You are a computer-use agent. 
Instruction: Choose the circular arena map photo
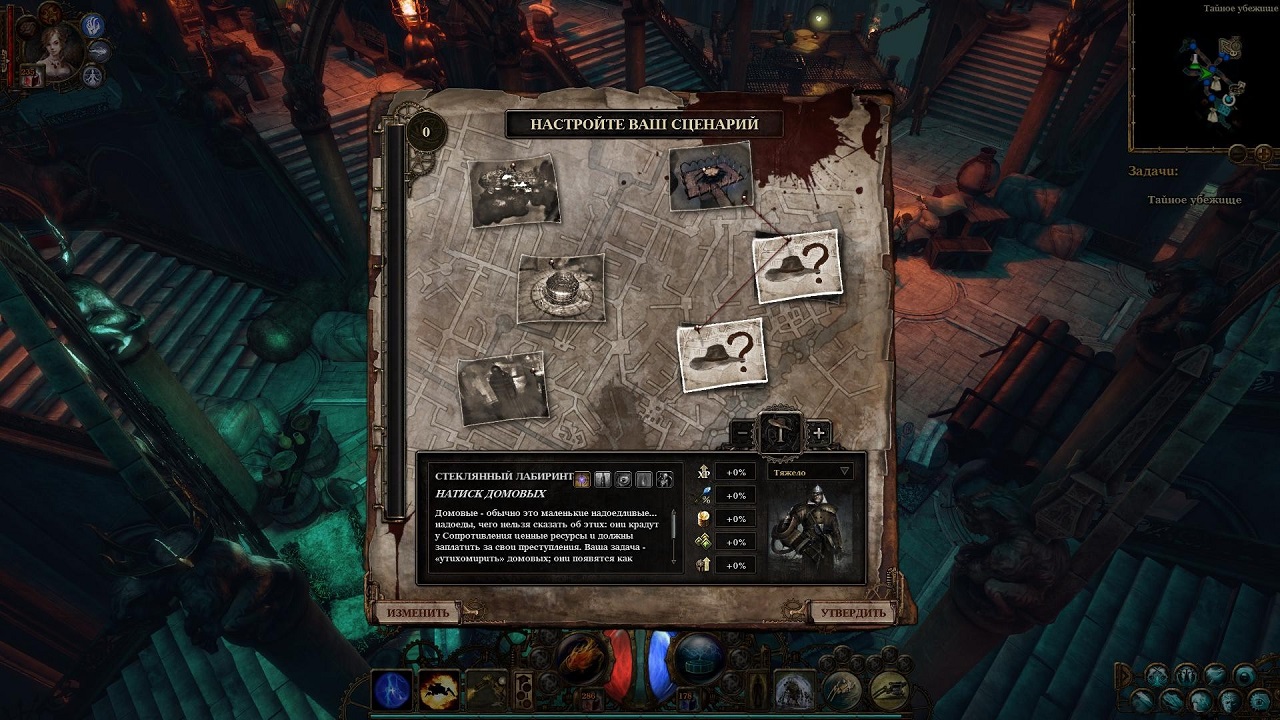(x=561, y=288)
